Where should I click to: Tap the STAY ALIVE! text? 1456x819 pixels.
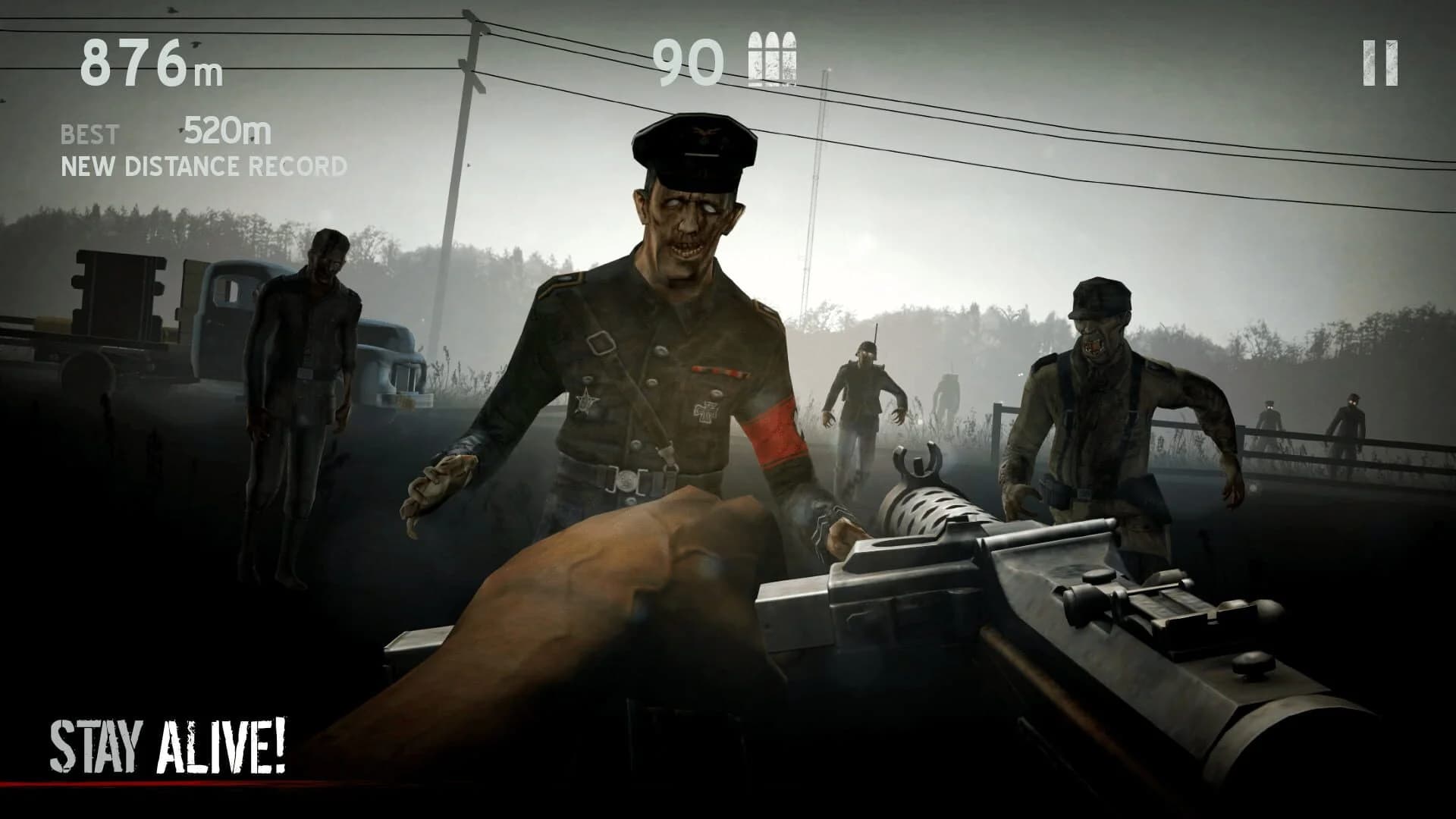(167, 747)
